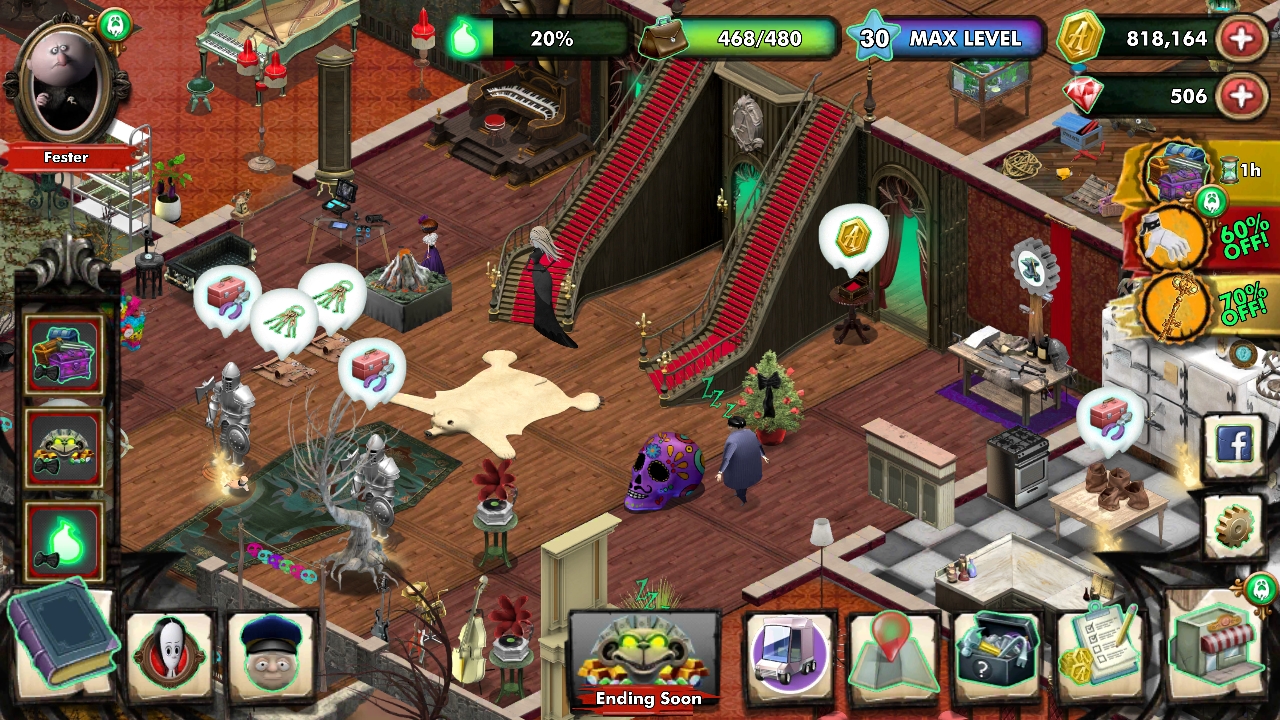The width and height of the screenshot is (1280, 720).
Task: Tap the Ending Soon event
Action: (643, 655)
